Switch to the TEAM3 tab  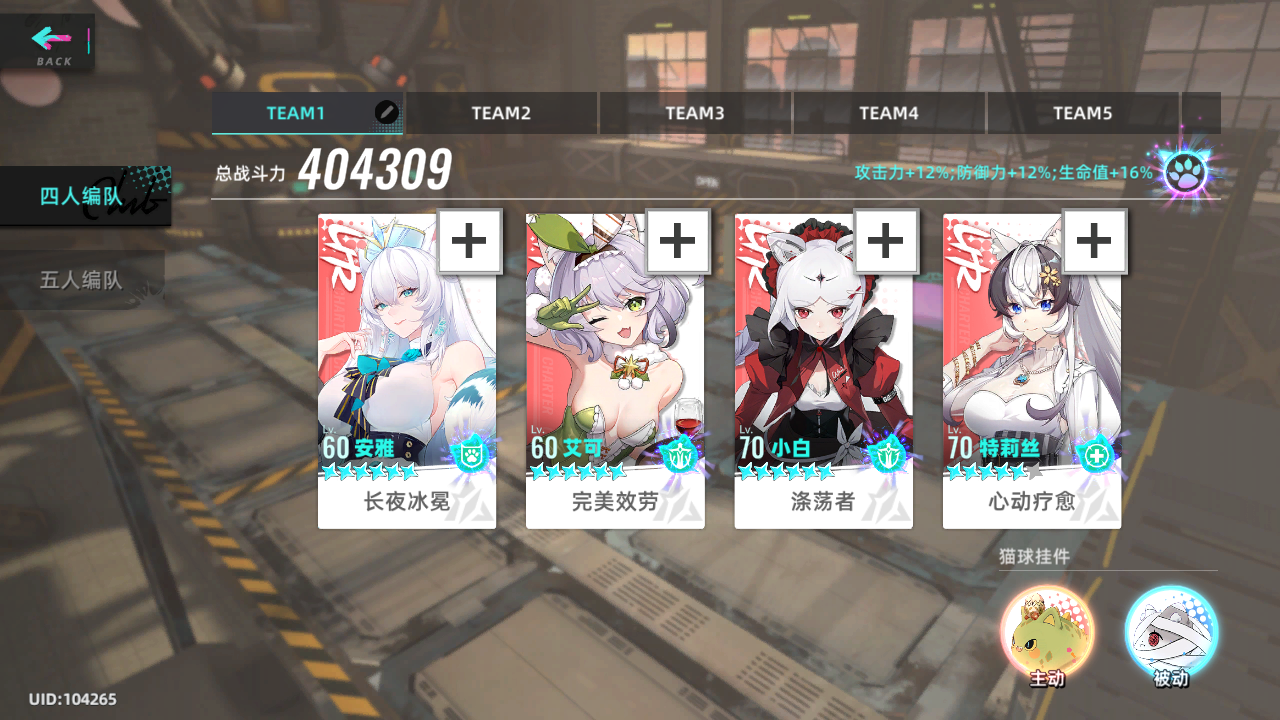click(x=695, y=113)
